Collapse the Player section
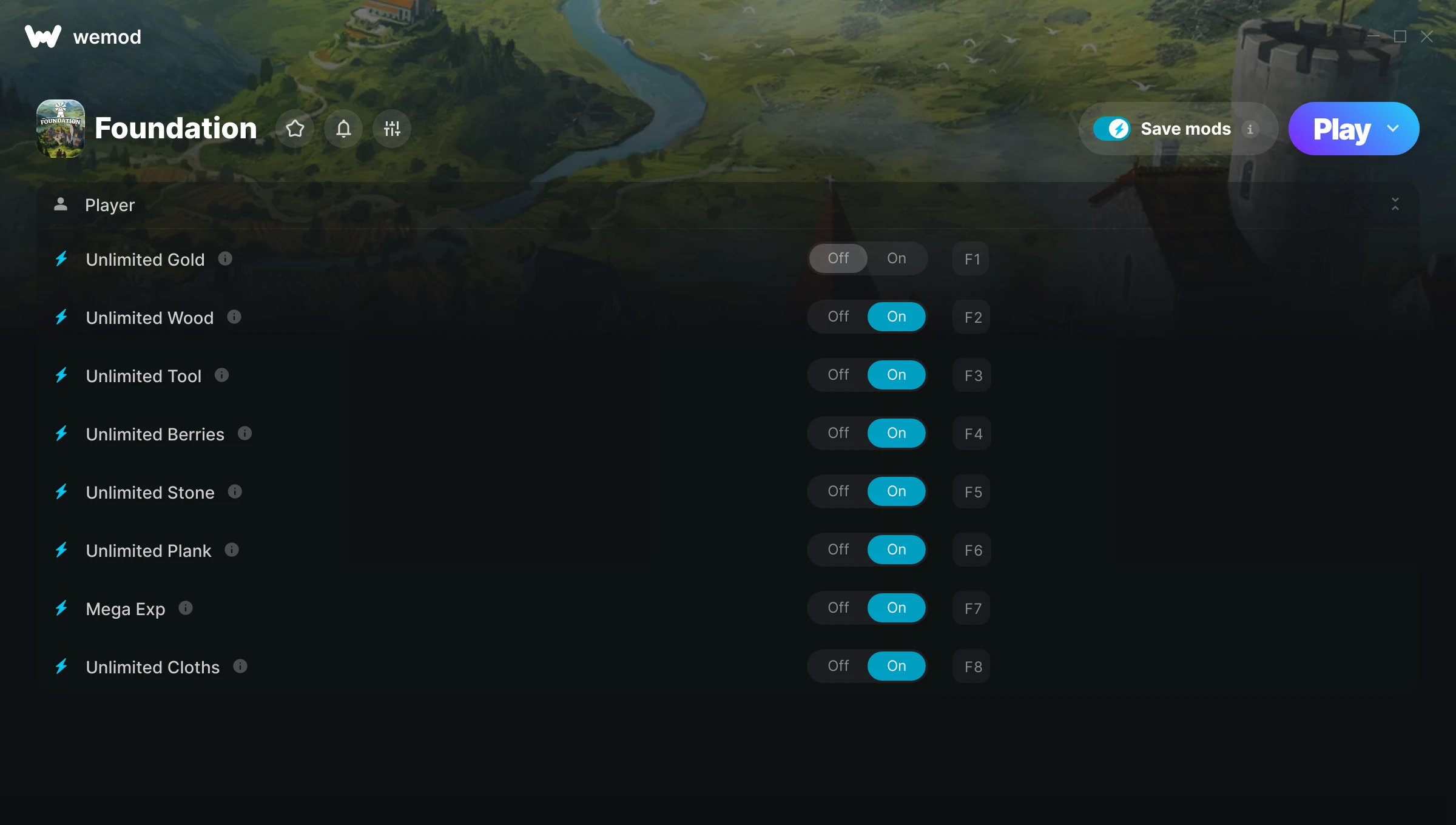 [x=1395, y=205]
